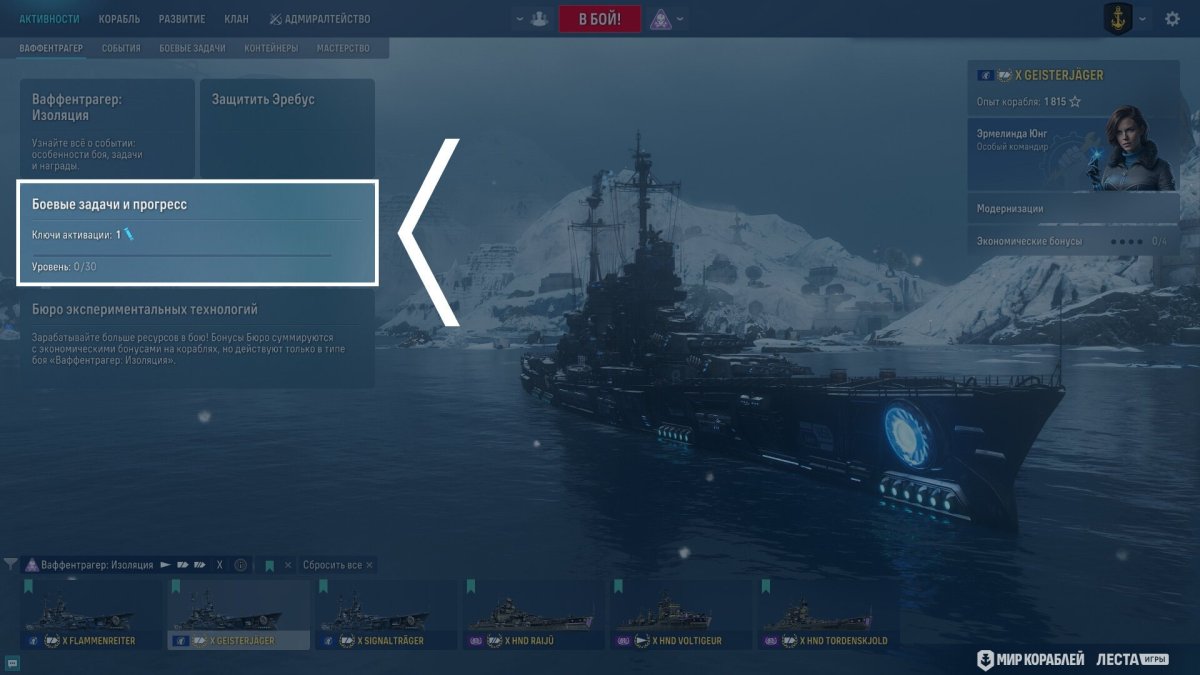Image resolution: width=1200 pixels, height=675 pixels.
Task: Open commander Эрмелинда Юнг panel
Action: [1073, 155]
